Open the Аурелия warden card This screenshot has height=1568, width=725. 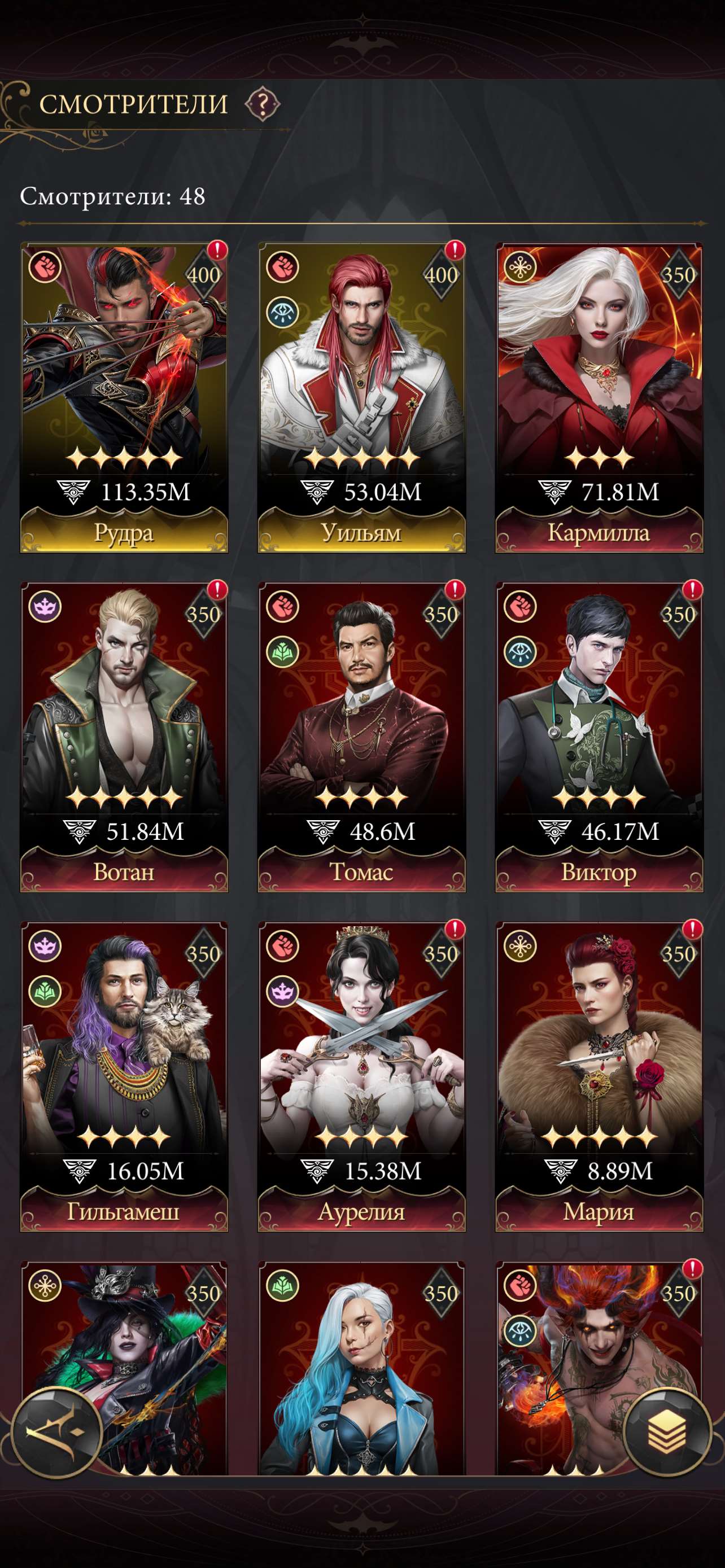tap(361, 1076)
